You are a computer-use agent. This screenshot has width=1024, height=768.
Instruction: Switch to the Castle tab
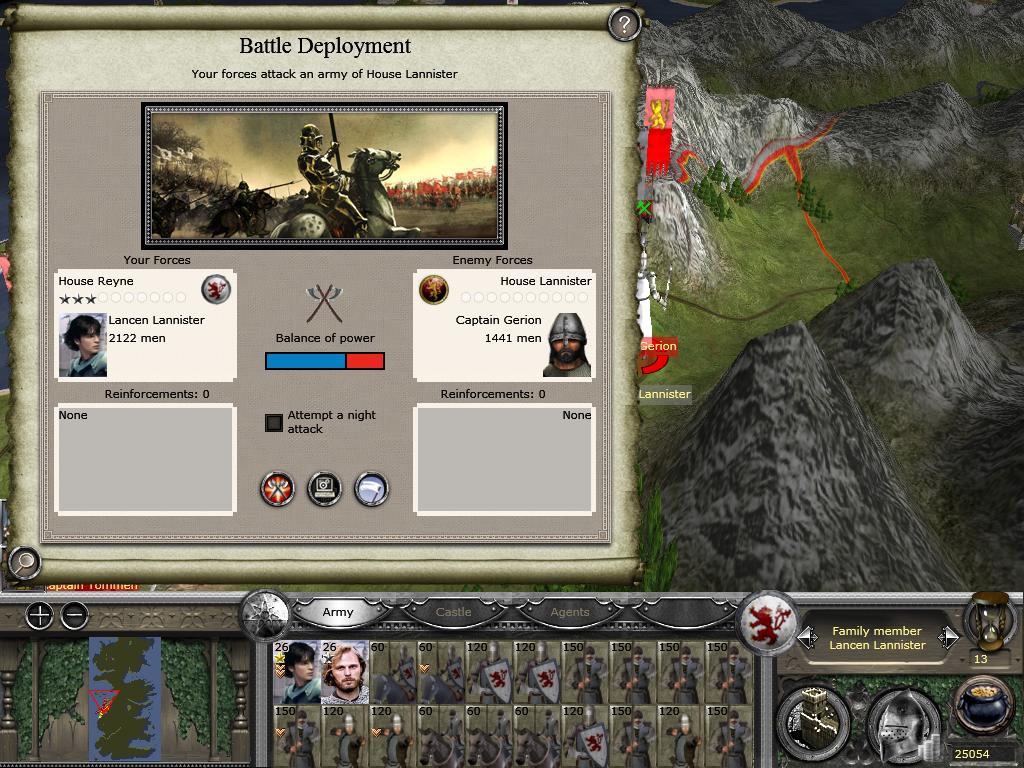coord(454,612)
